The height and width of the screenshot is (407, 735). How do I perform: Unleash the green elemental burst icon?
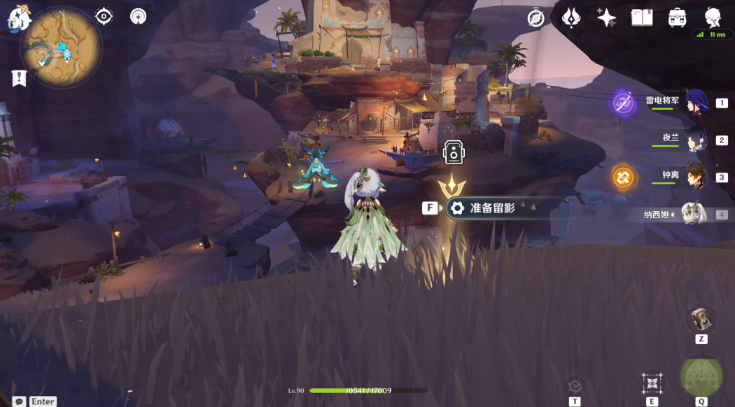point(701,378)
